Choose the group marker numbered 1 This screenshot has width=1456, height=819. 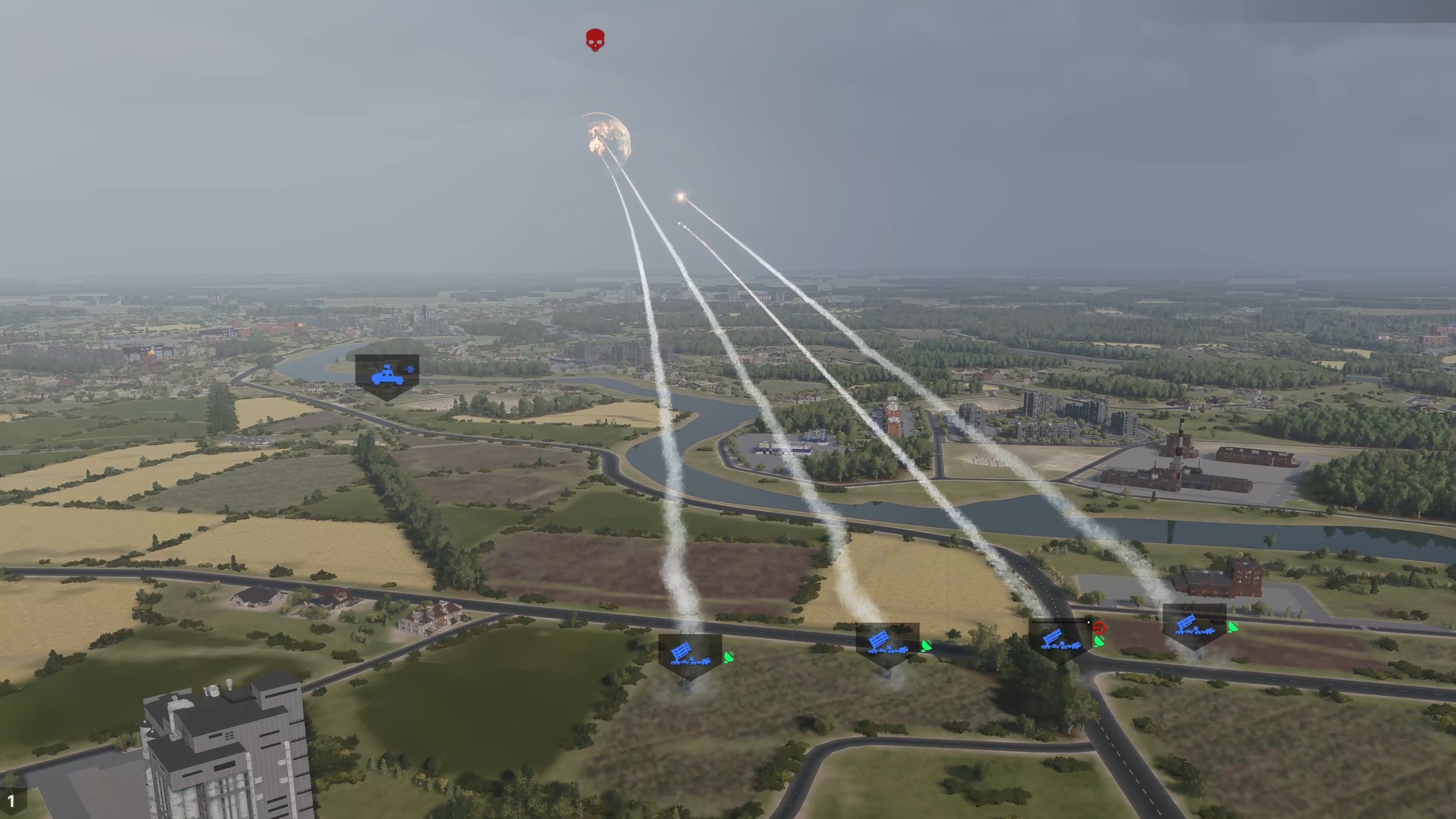point(11,801)
